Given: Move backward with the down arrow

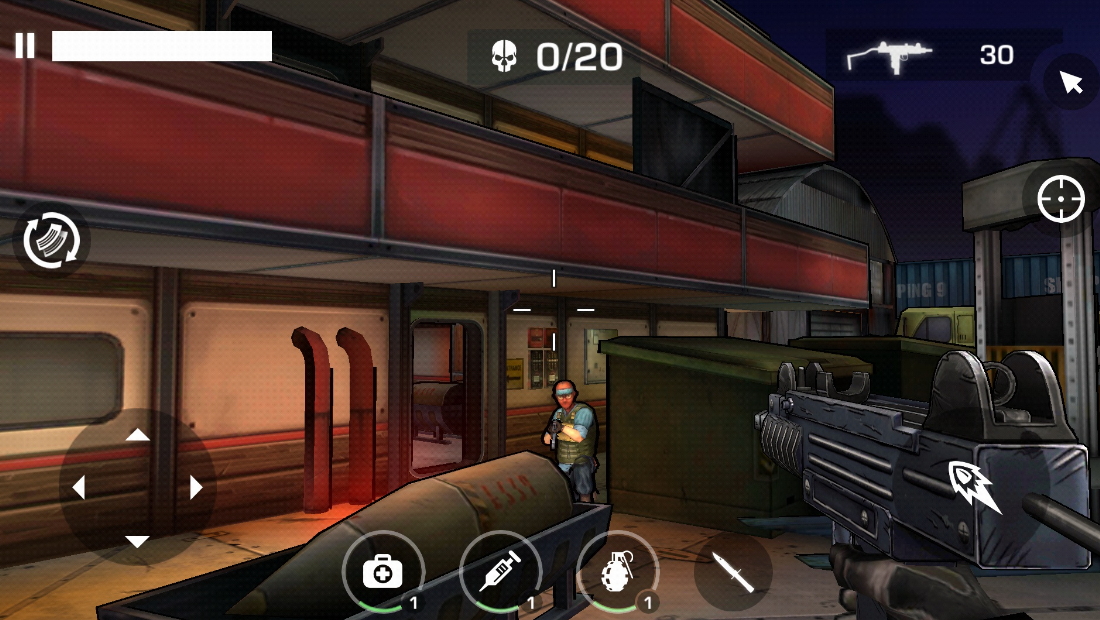Looking at the screenshot, I should 138,541.
